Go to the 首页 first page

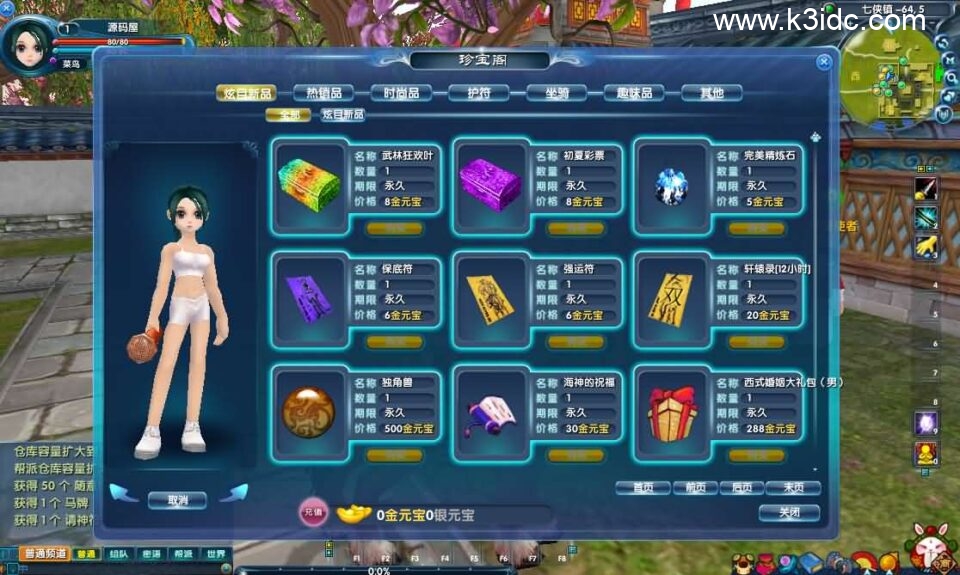[x=642, y=488]
